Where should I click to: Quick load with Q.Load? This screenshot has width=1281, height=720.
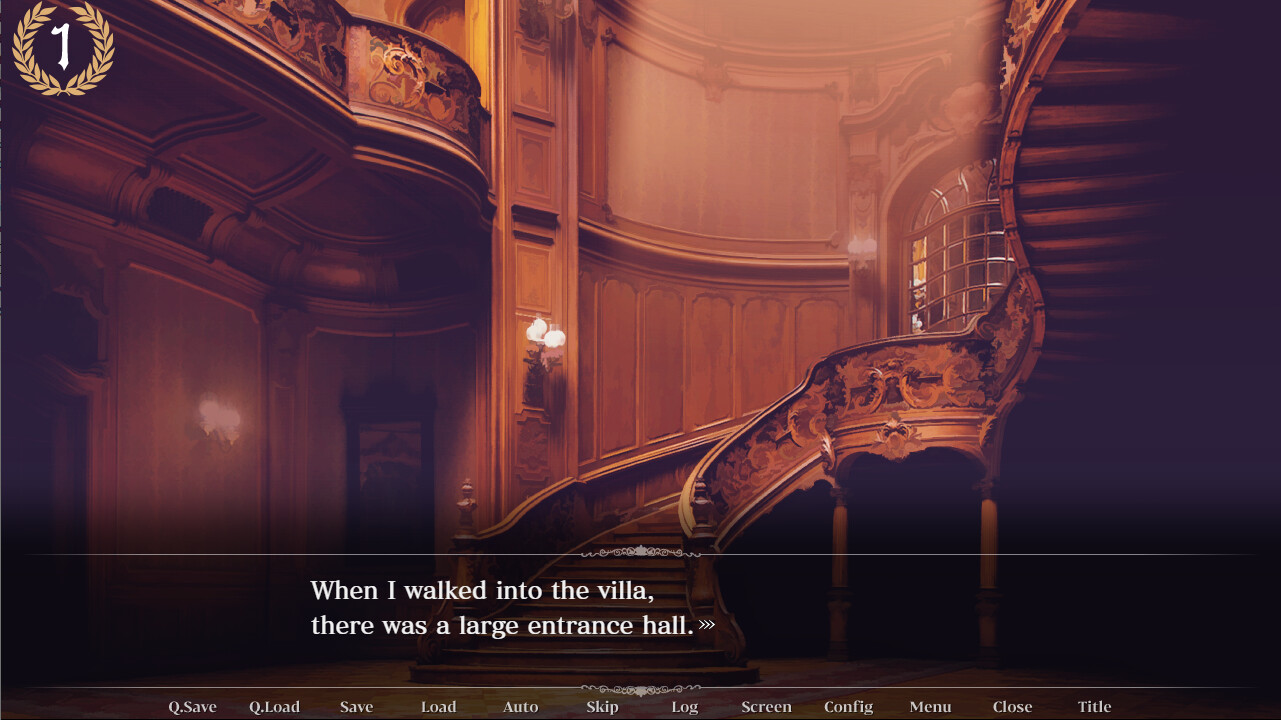[274, 707]
